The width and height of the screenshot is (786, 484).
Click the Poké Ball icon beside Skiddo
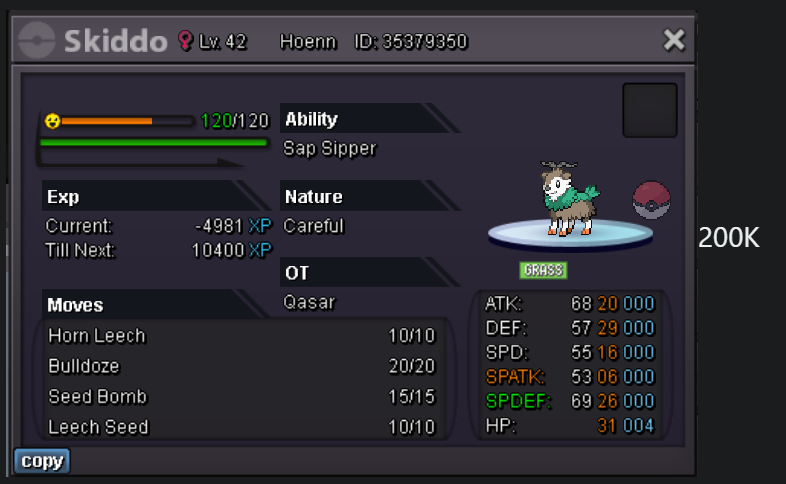(x=651, y=198)
